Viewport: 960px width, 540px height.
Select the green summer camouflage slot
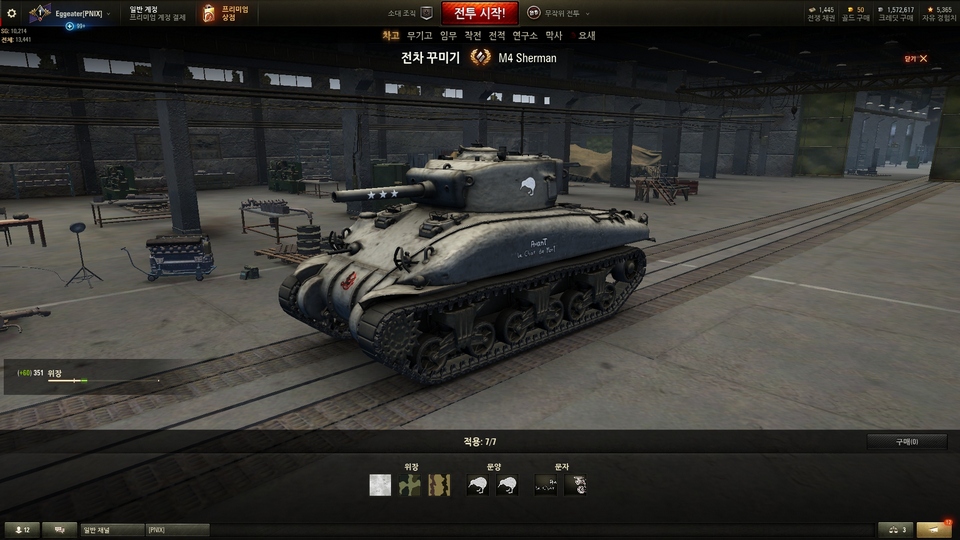[x=409, y=485]
